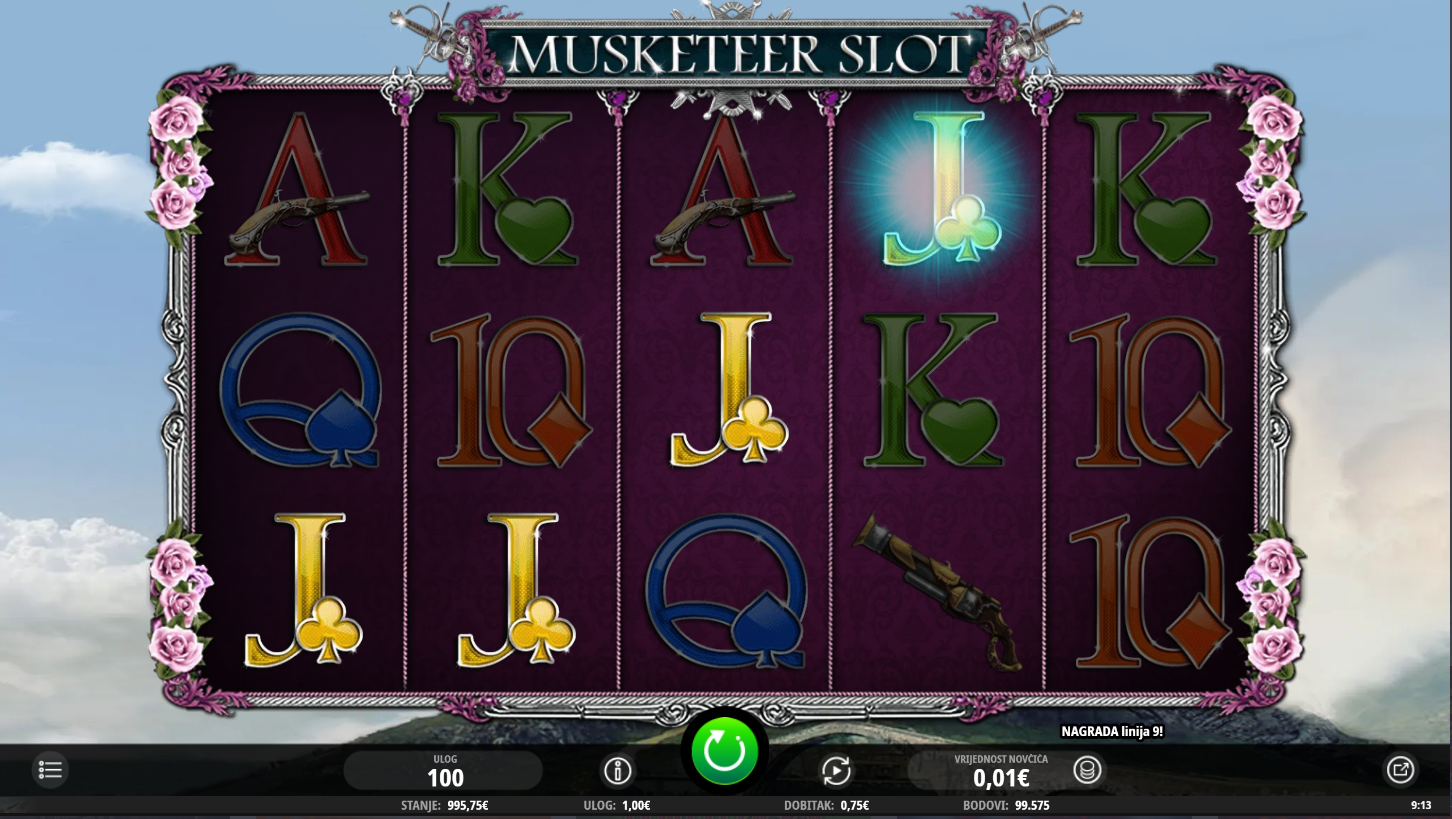Show the paytable info screen
The image size is (1452, 819).
pos(618,771)
